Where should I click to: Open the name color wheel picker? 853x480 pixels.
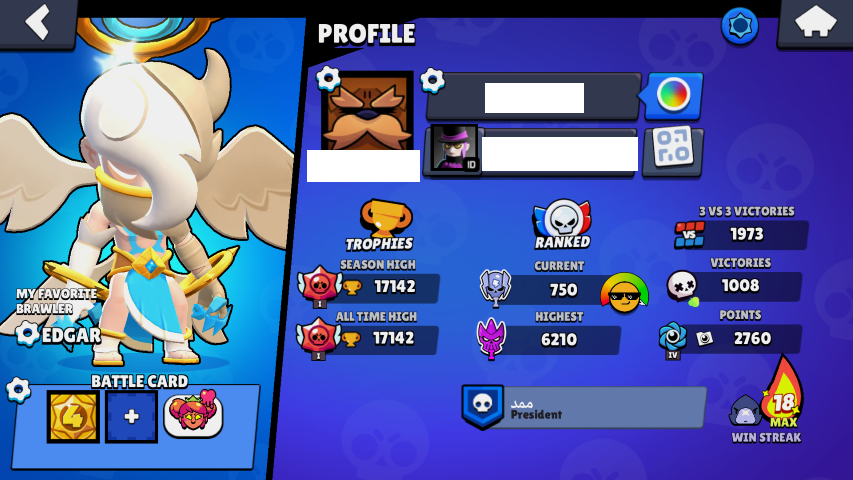click(672, 97)
